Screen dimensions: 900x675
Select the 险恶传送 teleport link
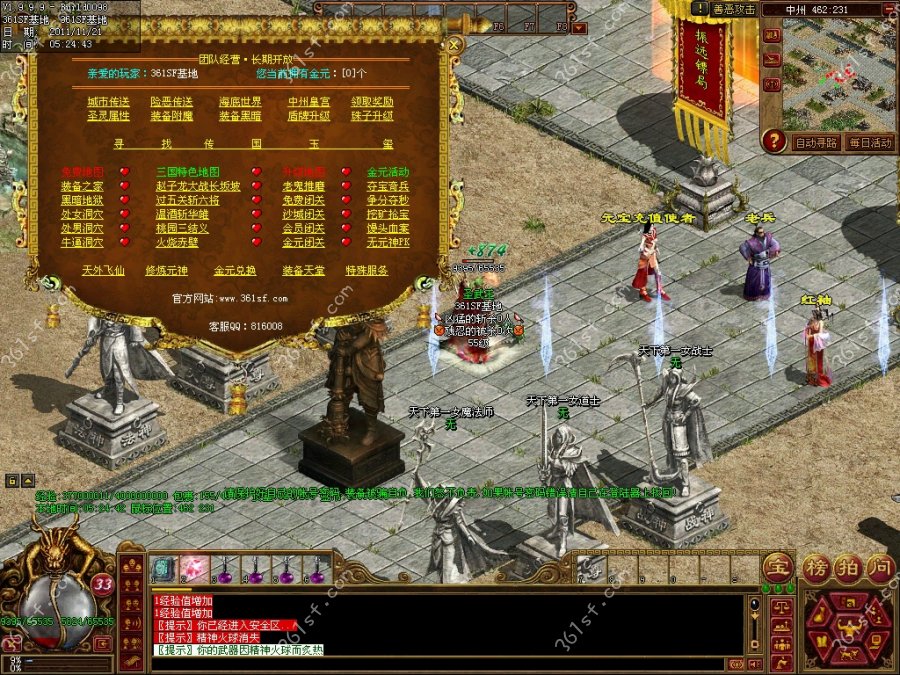171,102
